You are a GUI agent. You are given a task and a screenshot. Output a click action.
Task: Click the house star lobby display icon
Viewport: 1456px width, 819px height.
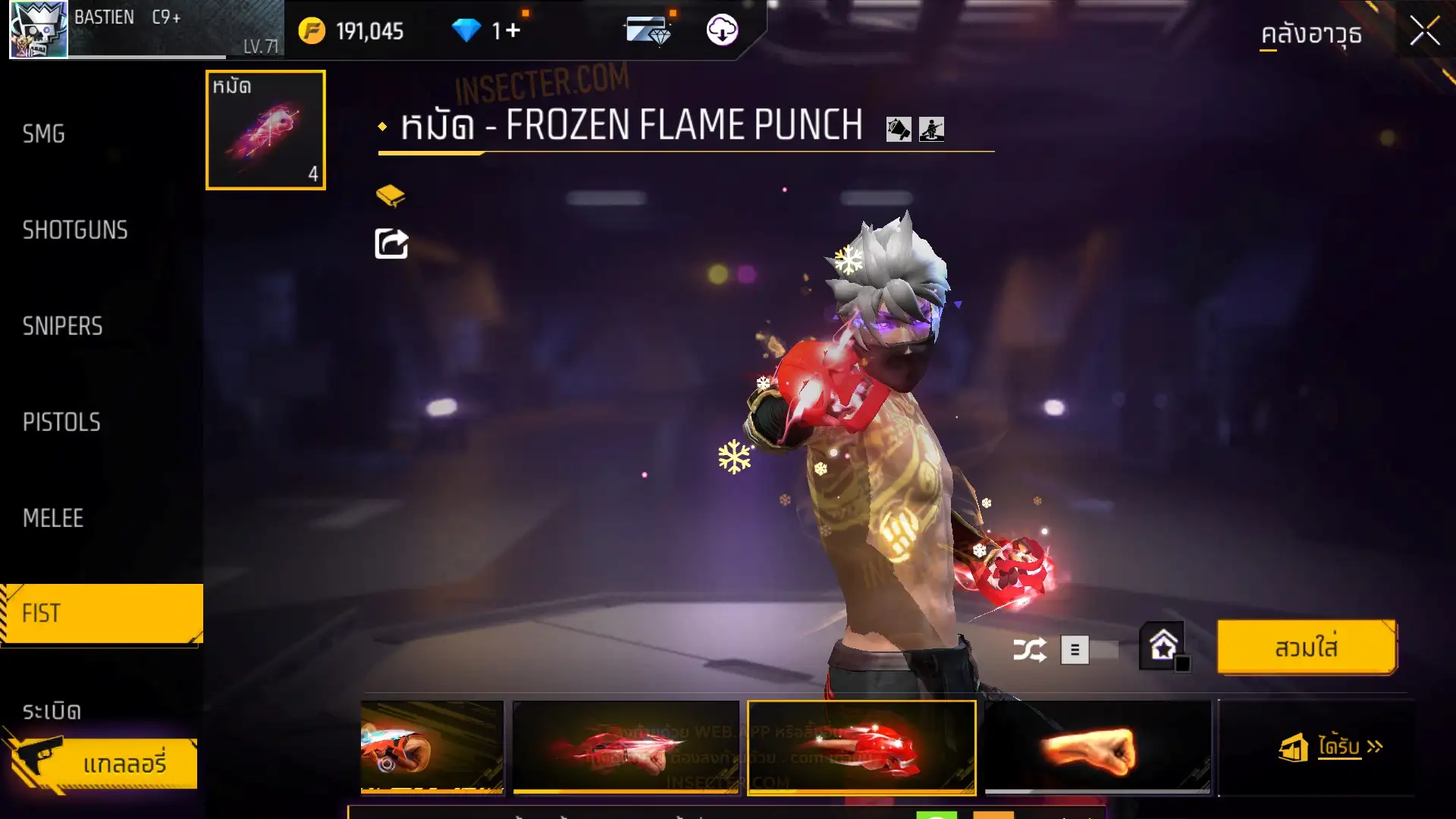click(1163, 647)
